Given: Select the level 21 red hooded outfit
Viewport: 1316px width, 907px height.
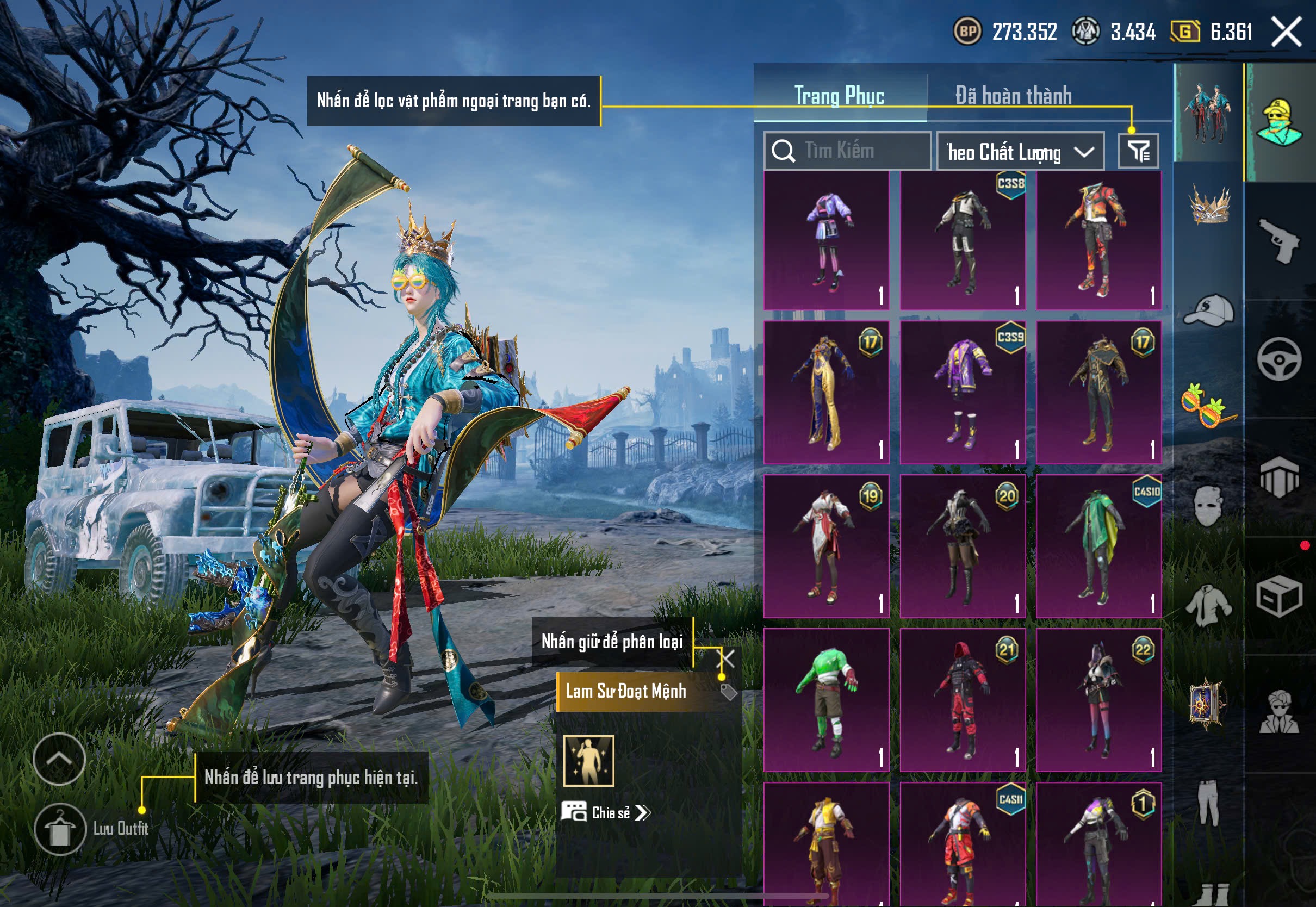Looking at the screenshot, I should coord(963,700).
